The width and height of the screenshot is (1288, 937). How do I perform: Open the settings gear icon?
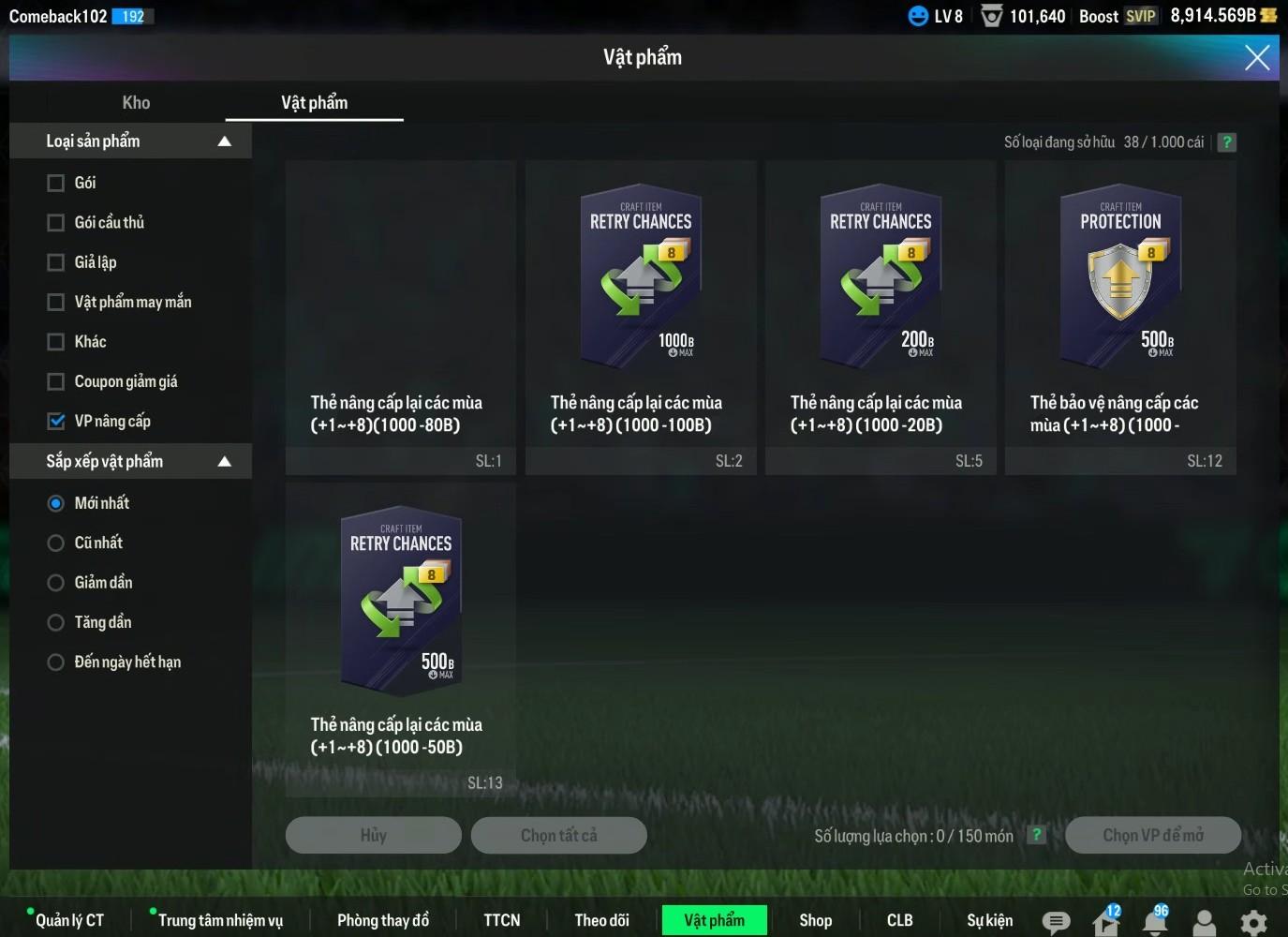[1253, 922]
